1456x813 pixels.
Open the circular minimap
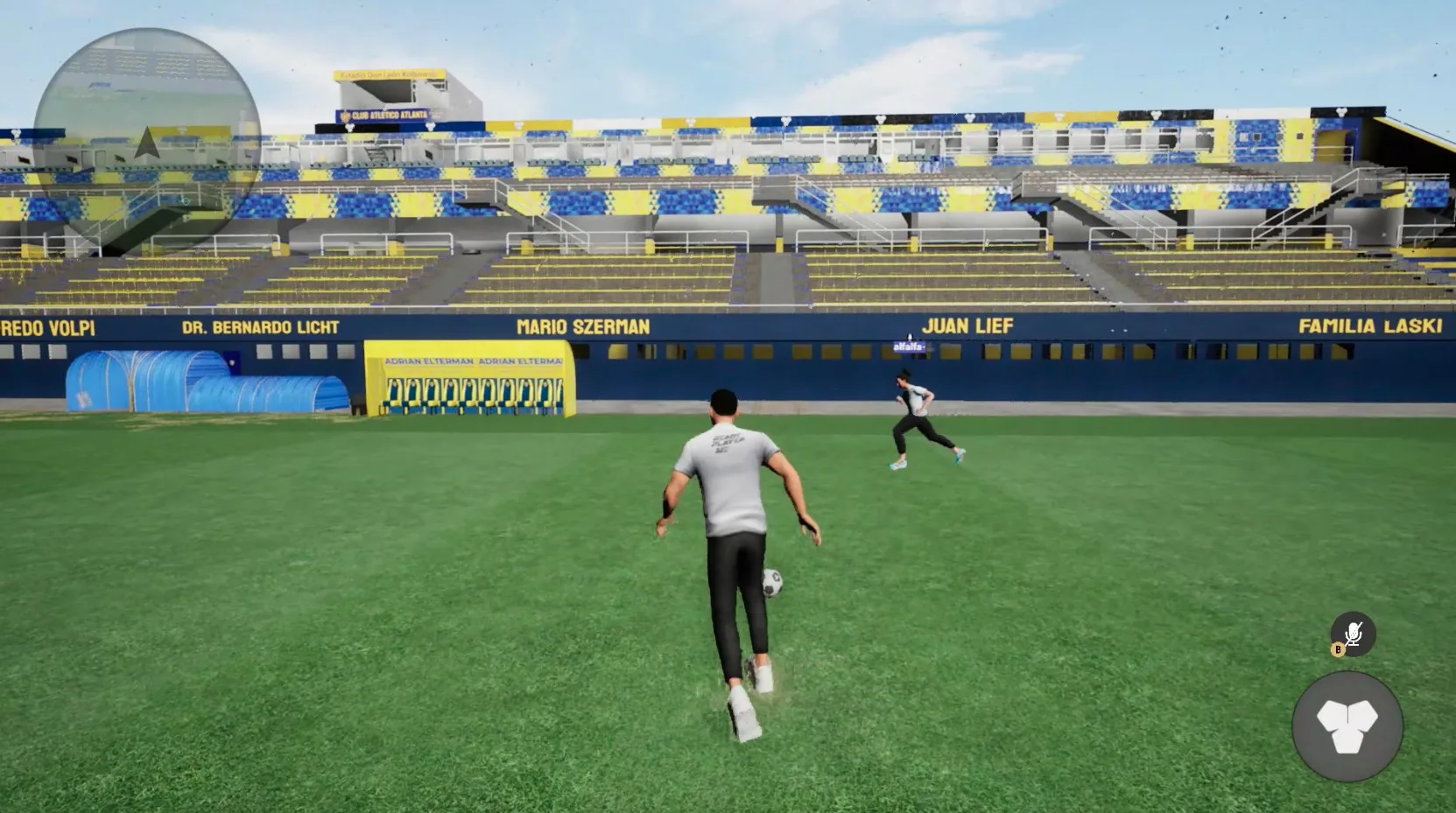tap(147, 142)
